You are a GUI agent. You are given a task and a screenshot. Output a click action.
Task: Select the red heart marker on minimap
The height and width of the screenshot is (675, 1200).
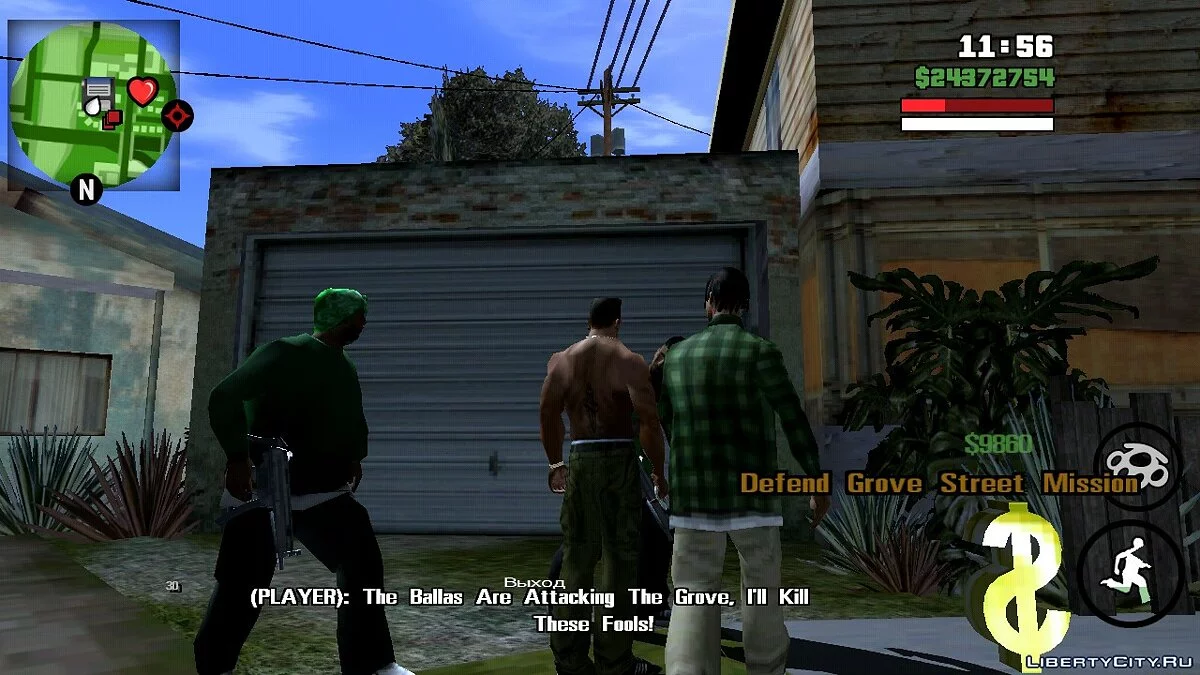pos(143,92)
